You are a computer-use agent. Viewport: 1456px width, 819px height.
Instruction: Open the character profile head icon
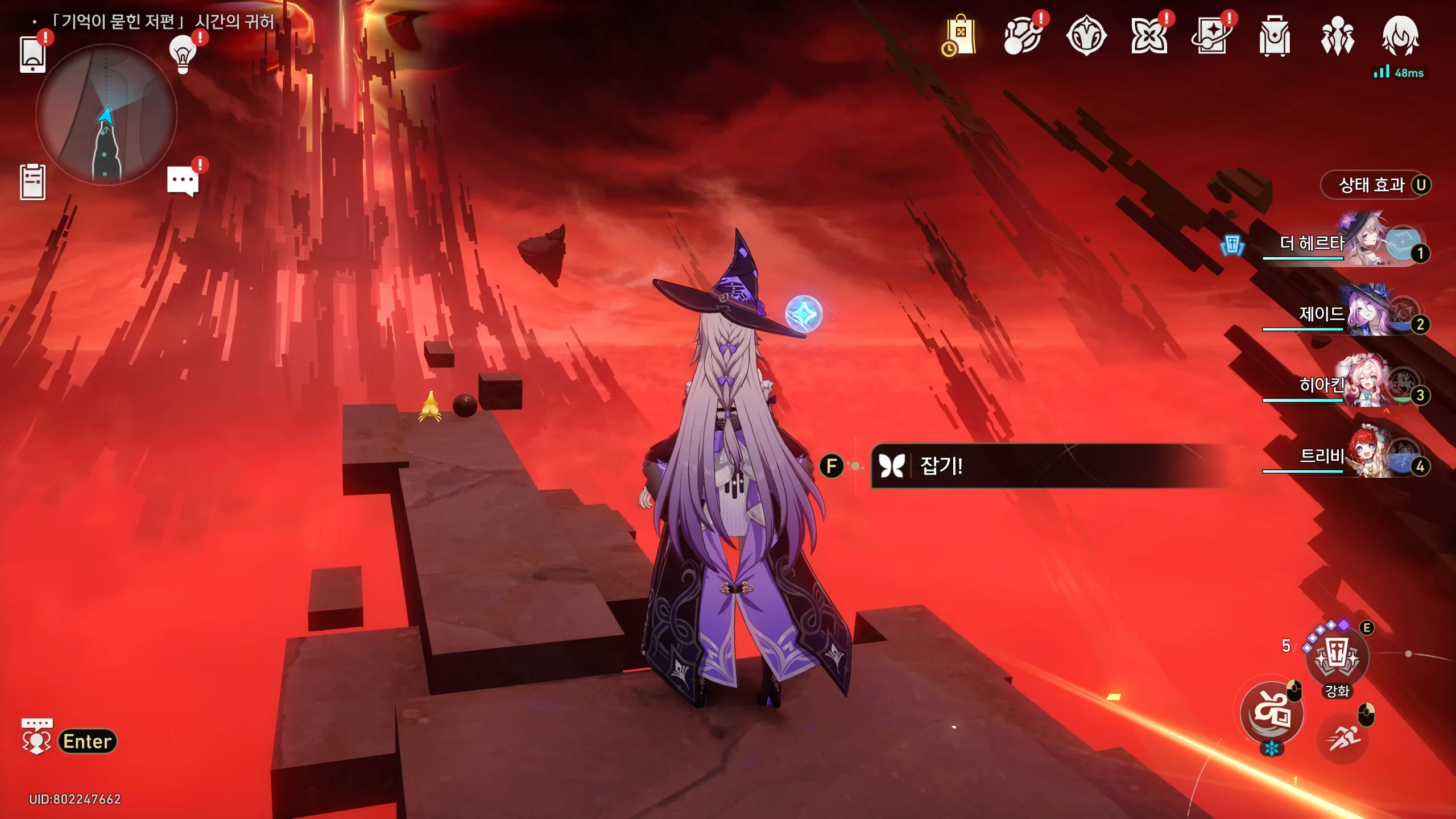click(1400, 36)
